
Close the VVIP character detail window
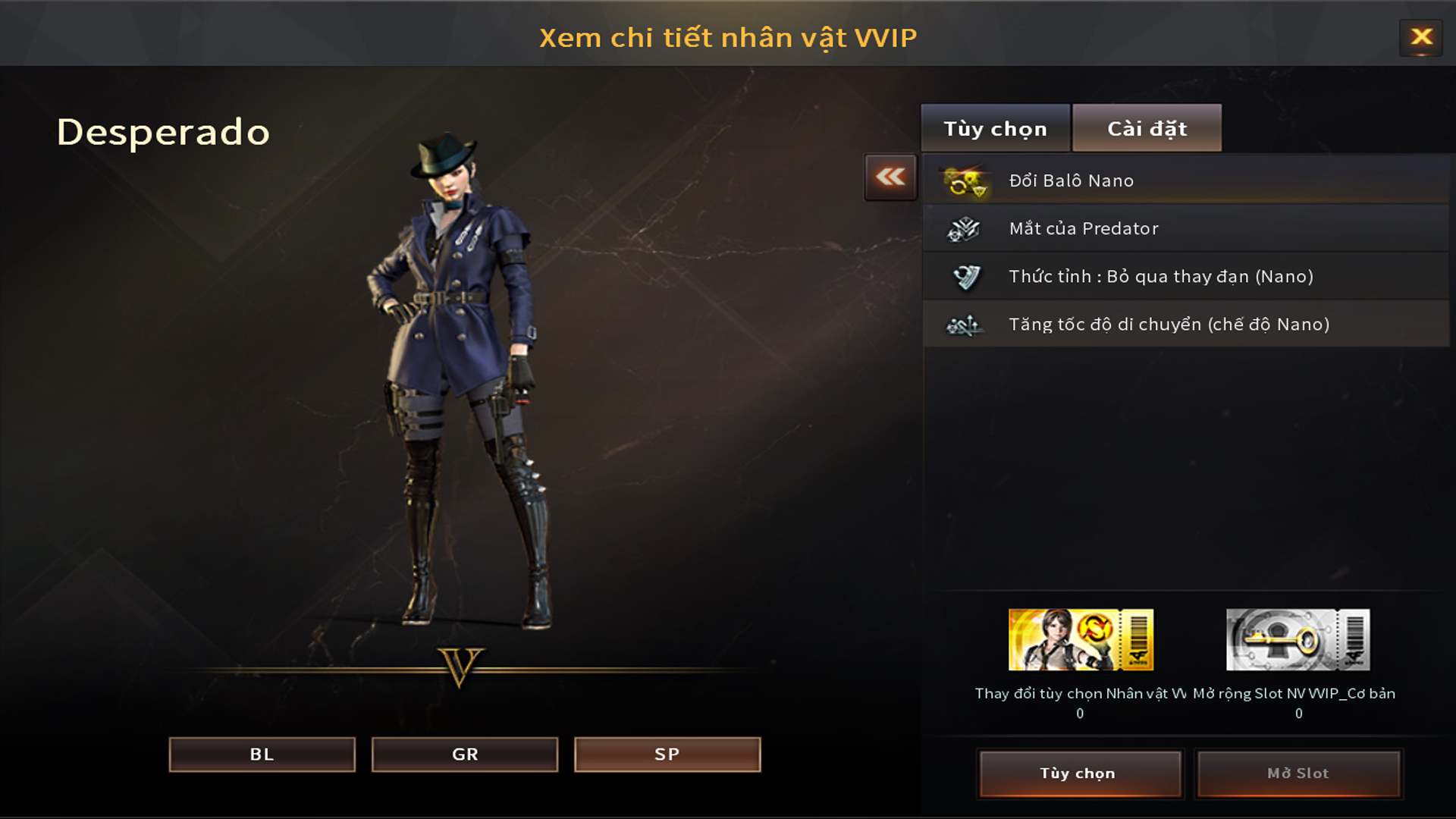tap(1421, 37)
